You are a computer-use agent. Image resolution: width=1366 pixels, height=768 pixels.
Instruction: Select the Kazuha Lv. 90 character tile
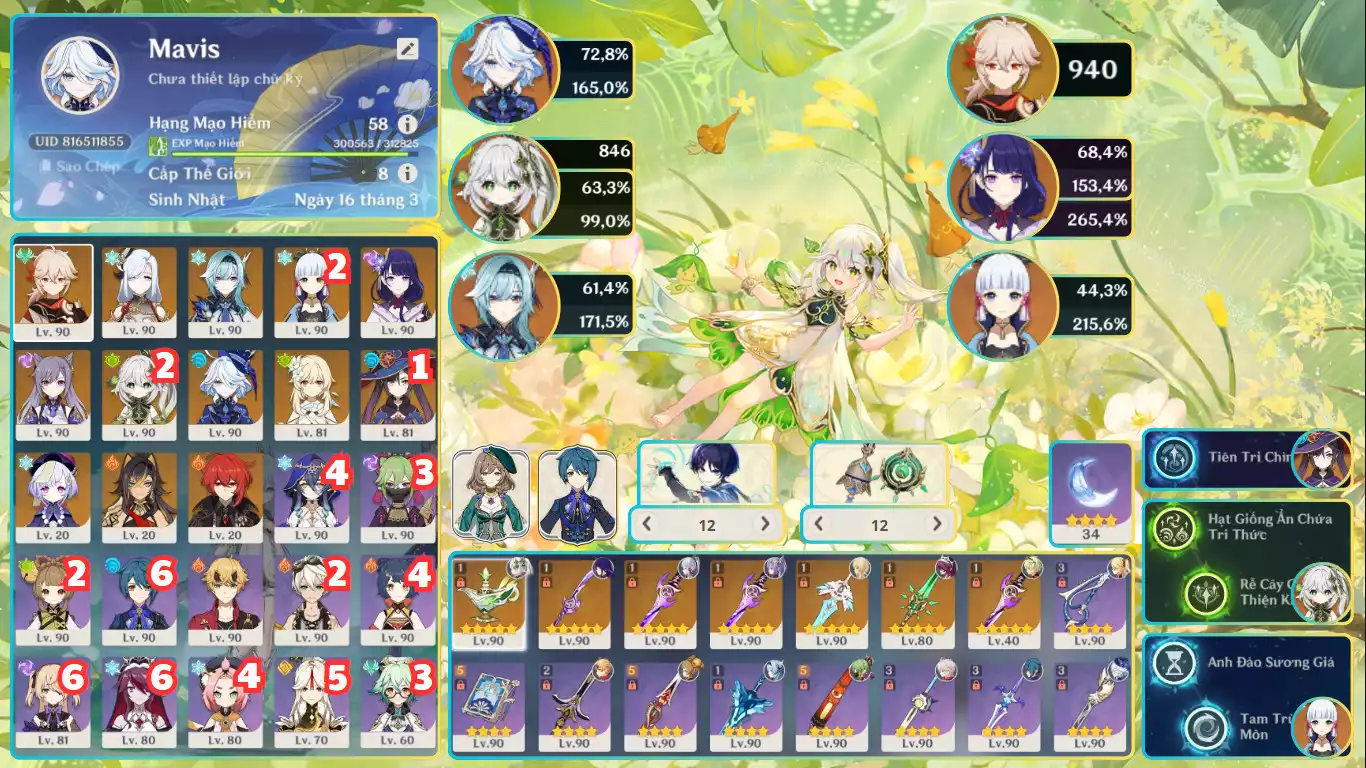(x=54, y=292)
